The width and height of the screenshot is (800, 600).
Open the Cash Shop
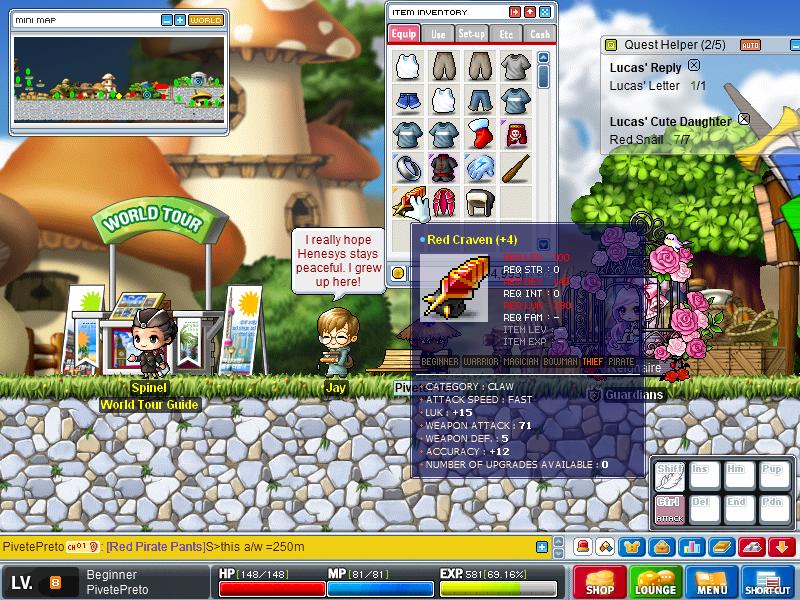point(600,583)
